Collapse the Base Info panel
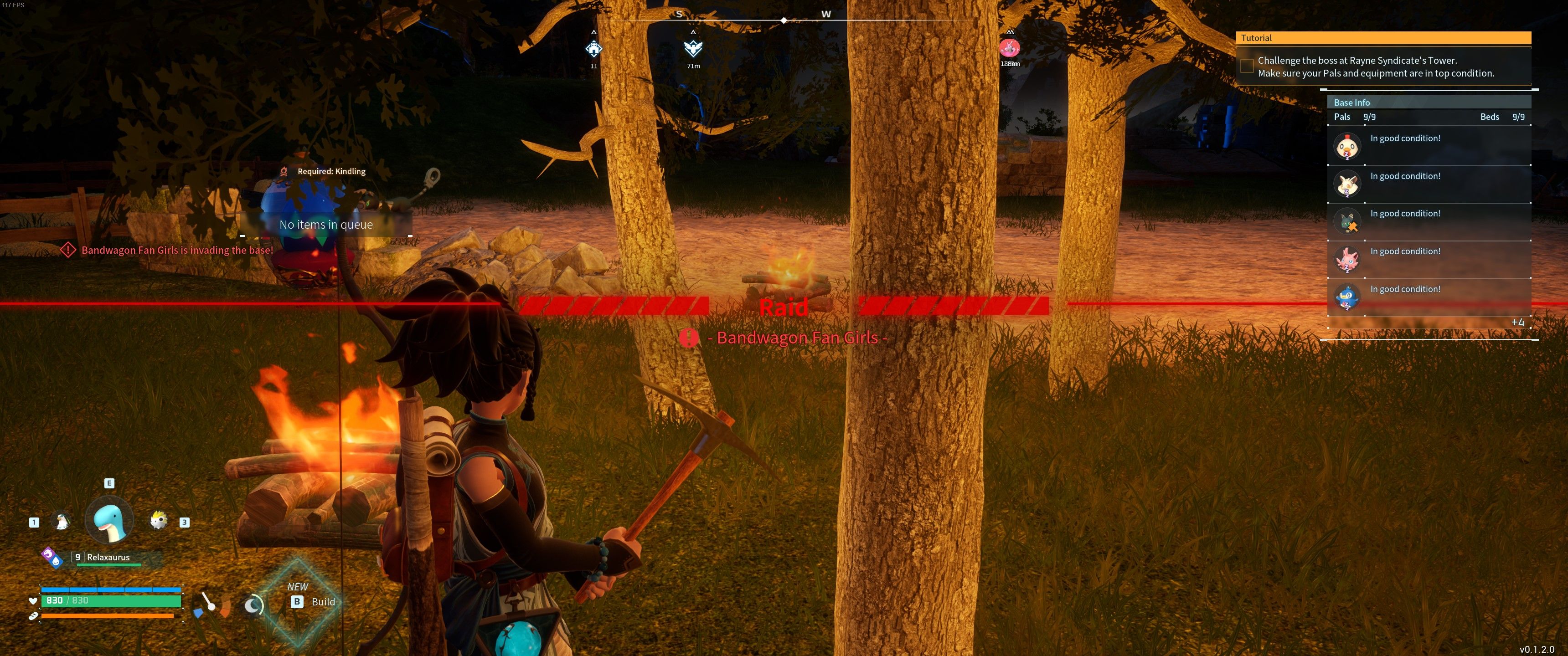Image resolution: width=1568 pixels, height=656 pixels. coord(1352,102)
